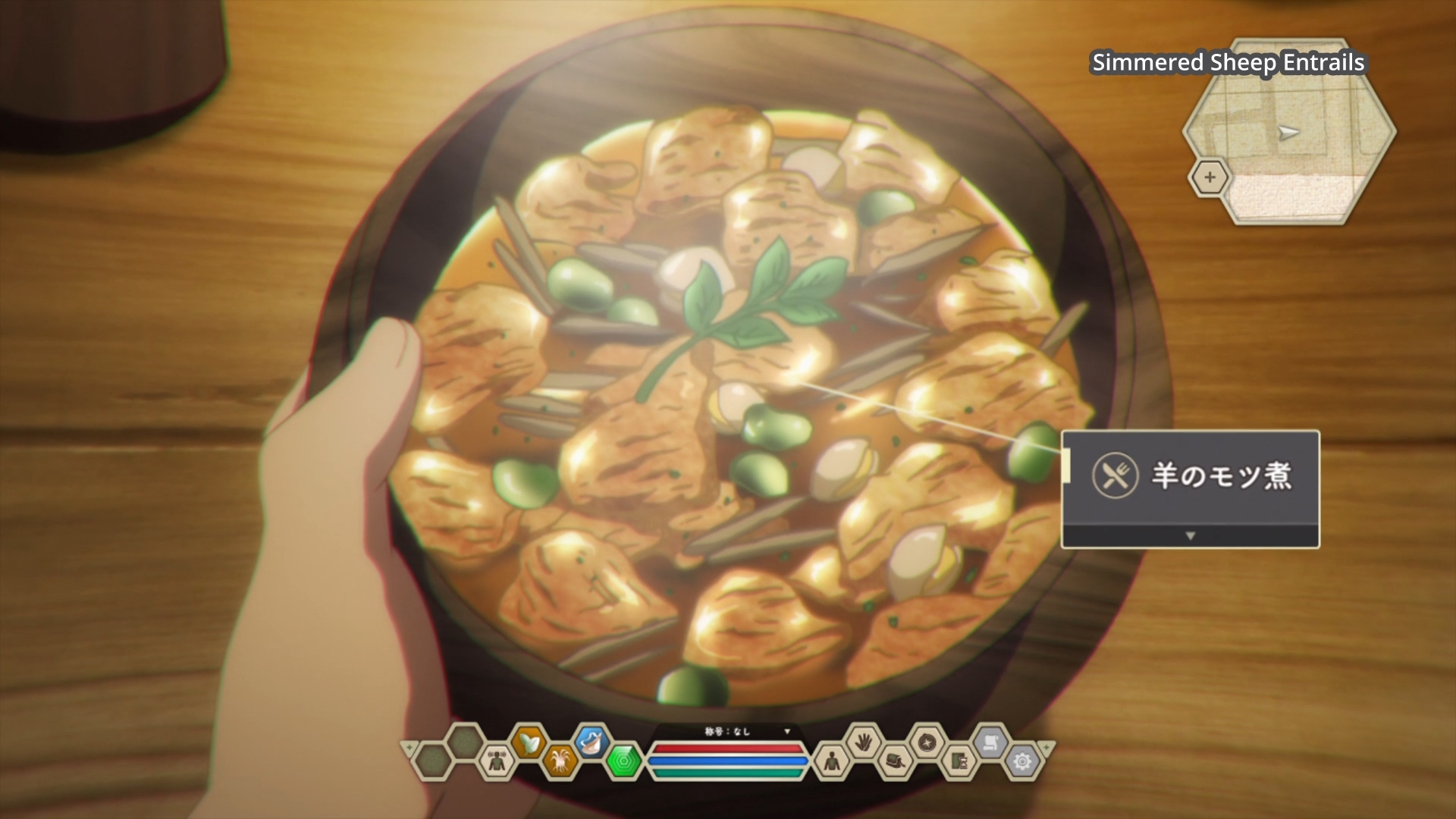Use the orange tentacle creature skill
This screenshot has height=819, width=1456.
point(561,761)
